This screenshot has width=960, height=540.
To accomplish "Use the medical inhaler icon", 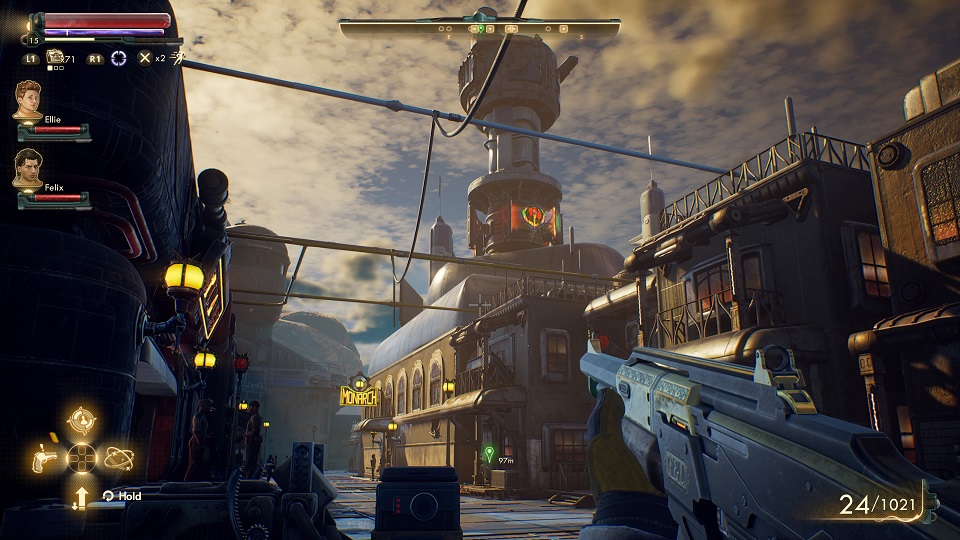I will (x=55, y=57).
